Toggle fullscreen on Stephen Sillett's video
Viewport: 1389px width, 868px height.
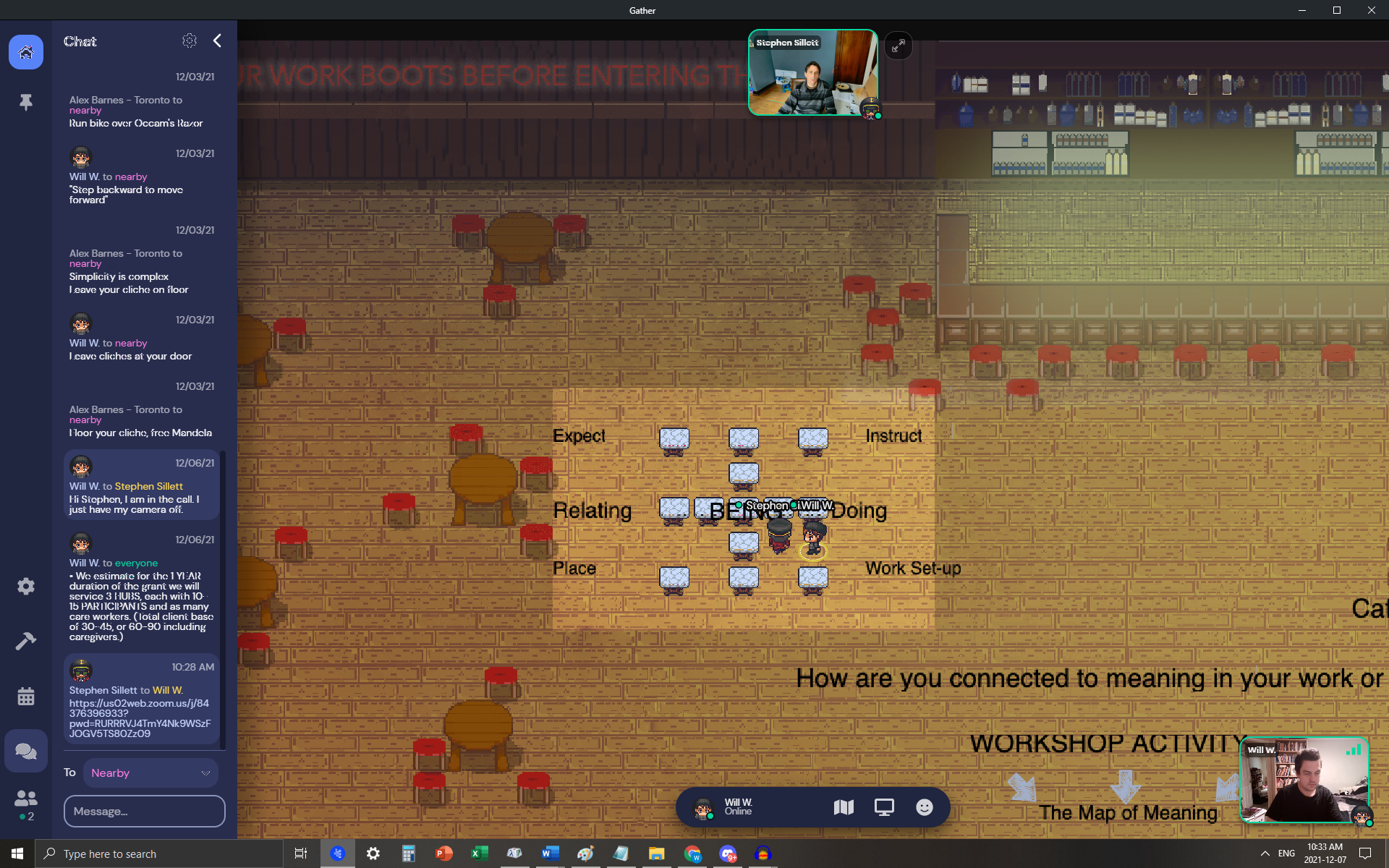(899, 46)
